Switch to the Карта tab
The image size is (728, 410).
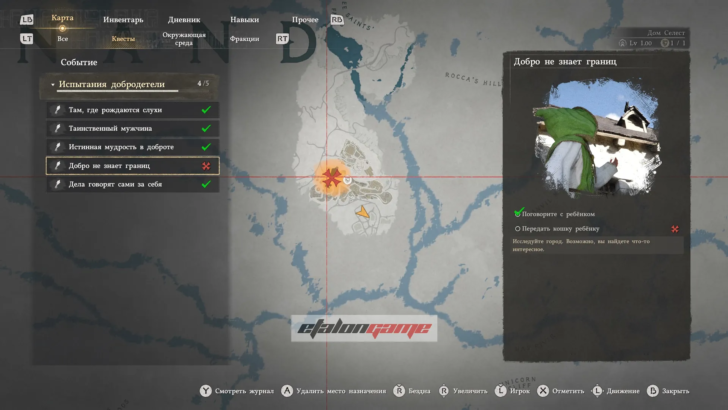pos(62,19)
